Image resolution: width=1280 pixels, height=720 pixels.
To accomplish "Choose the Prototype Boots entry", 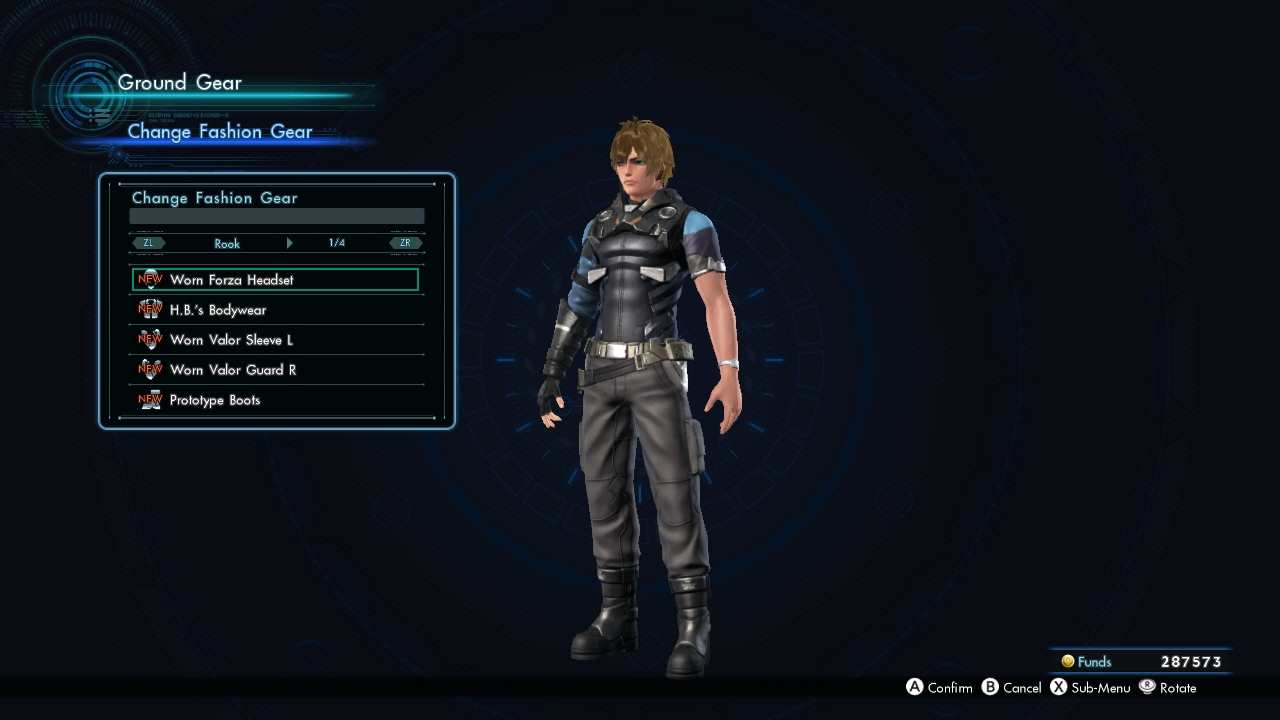I will pos(275,400).
